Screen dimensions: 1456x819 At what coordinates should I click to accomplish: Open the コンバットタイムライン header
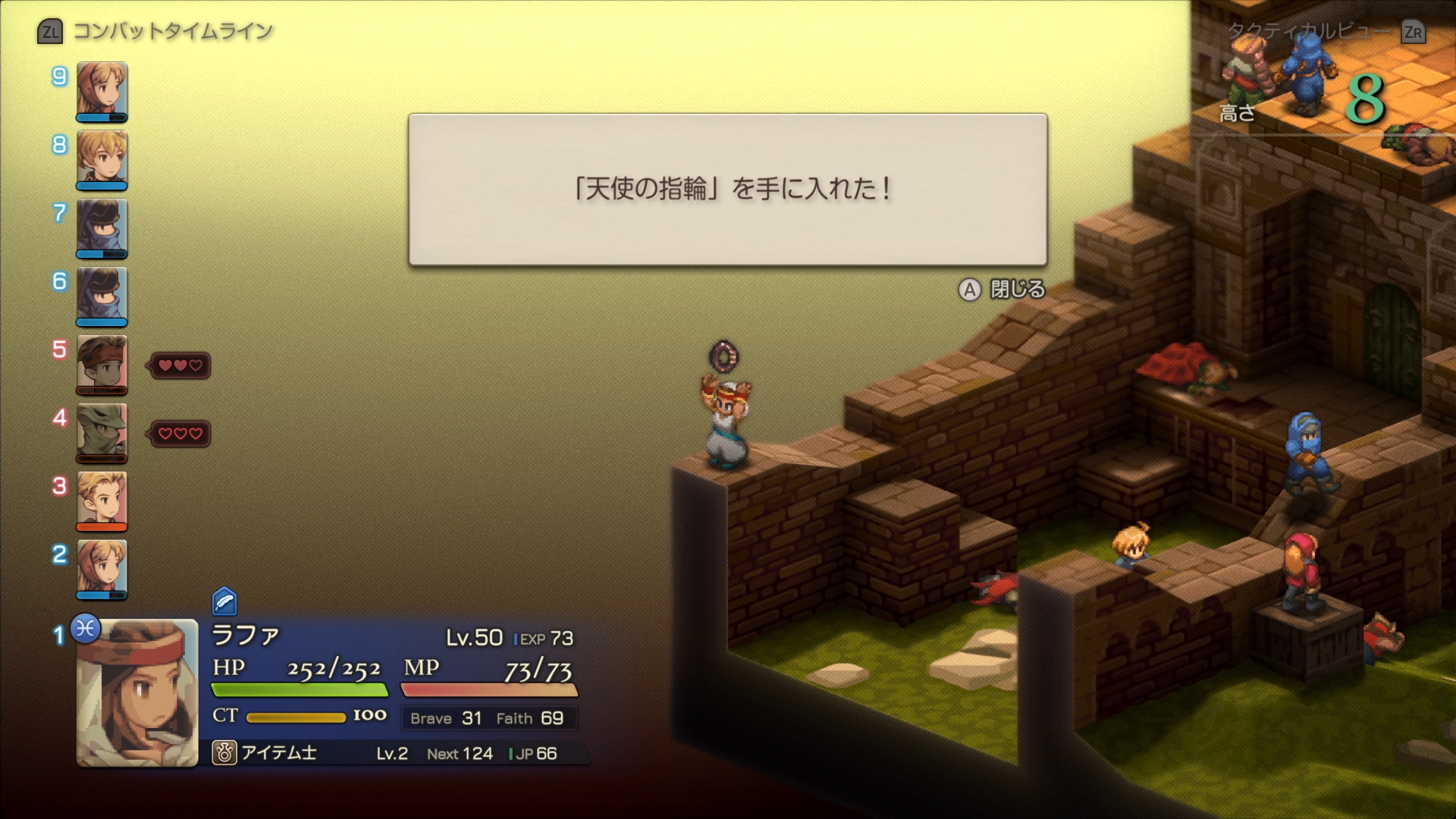pos(156,32)
